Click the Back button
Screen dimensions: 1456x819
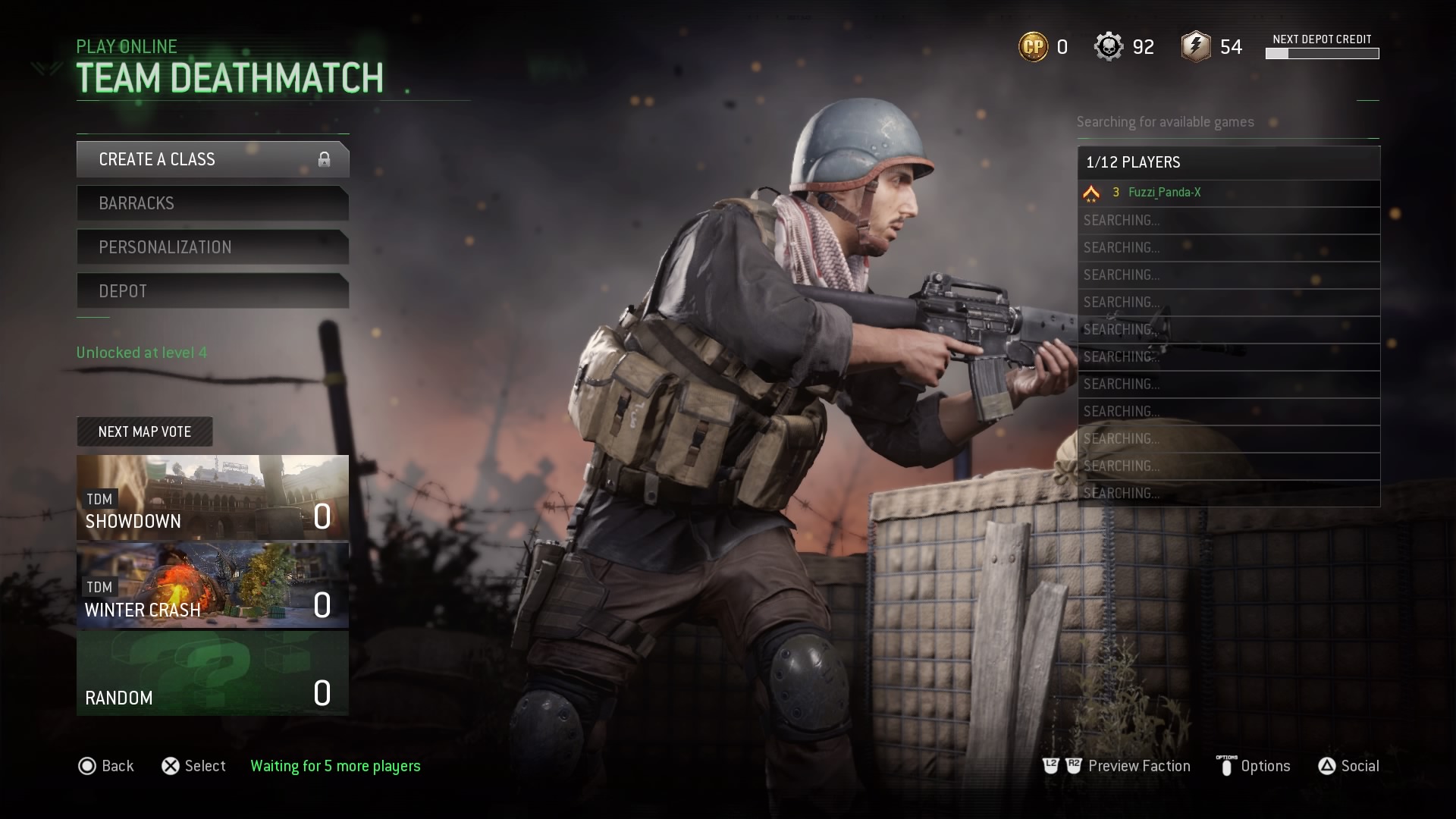[106, 766]
